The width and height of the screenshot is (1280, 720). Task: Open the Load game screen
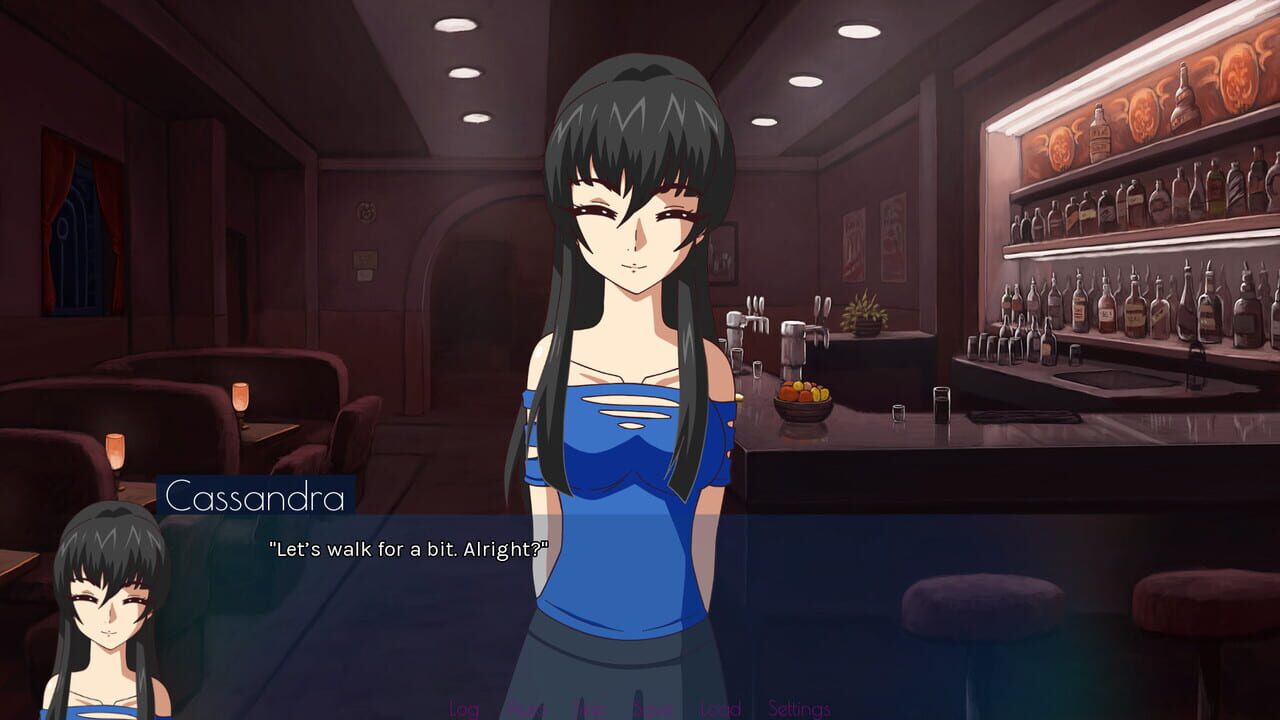[718, 708]
